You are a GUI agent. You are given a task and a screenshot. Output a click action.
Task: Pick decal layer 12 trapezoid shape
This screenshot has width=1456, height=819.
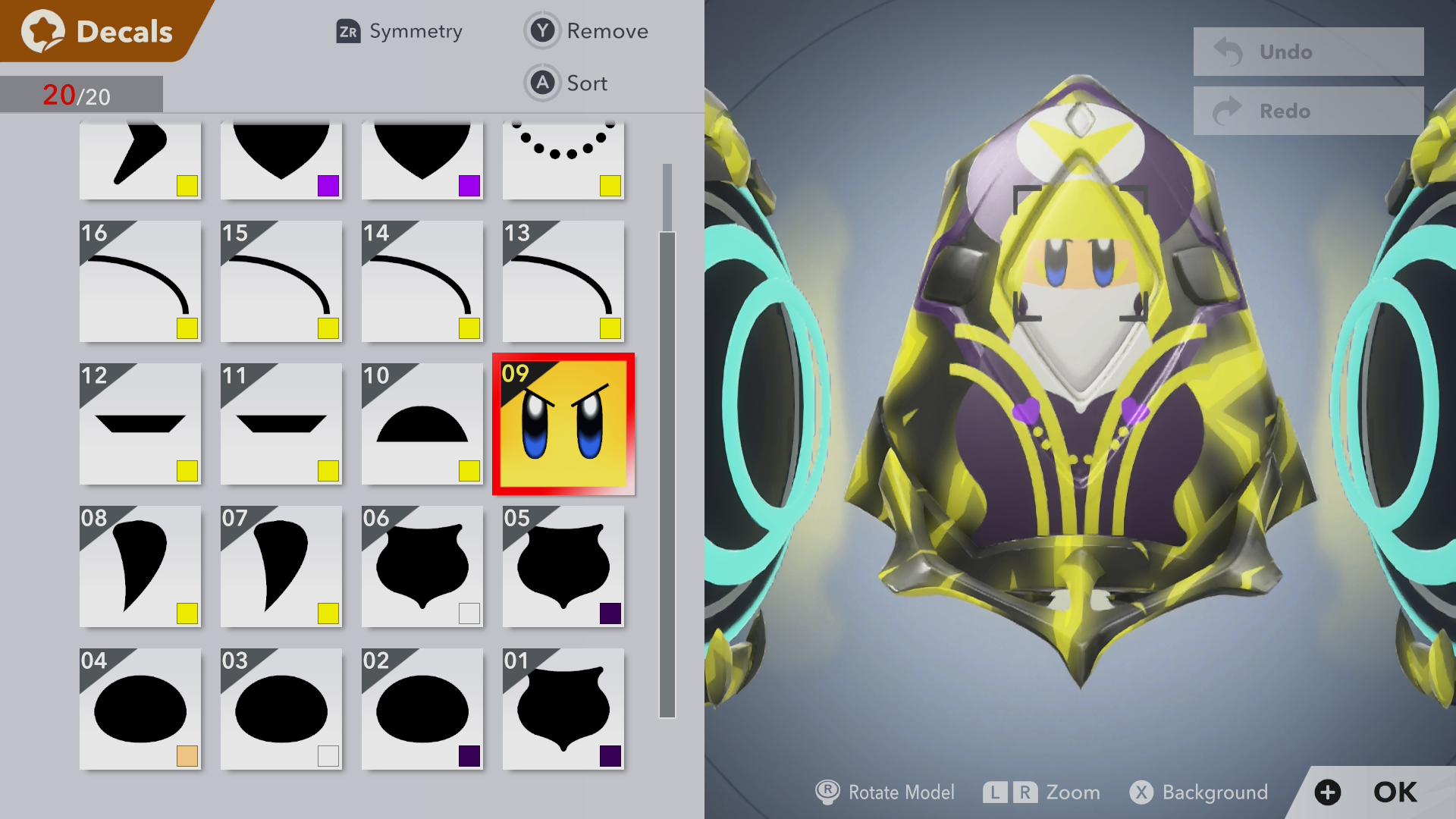coord(140,423)
